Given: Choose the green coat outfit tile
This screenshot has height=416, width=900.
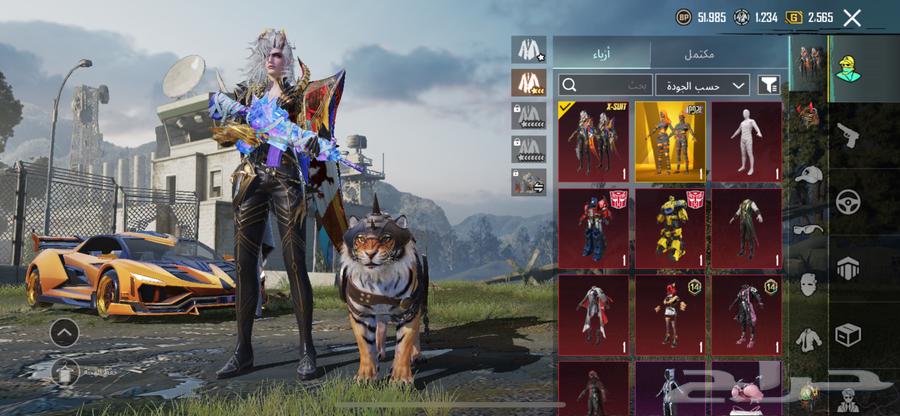Looking at the screenshot, I should pos(747,228).
